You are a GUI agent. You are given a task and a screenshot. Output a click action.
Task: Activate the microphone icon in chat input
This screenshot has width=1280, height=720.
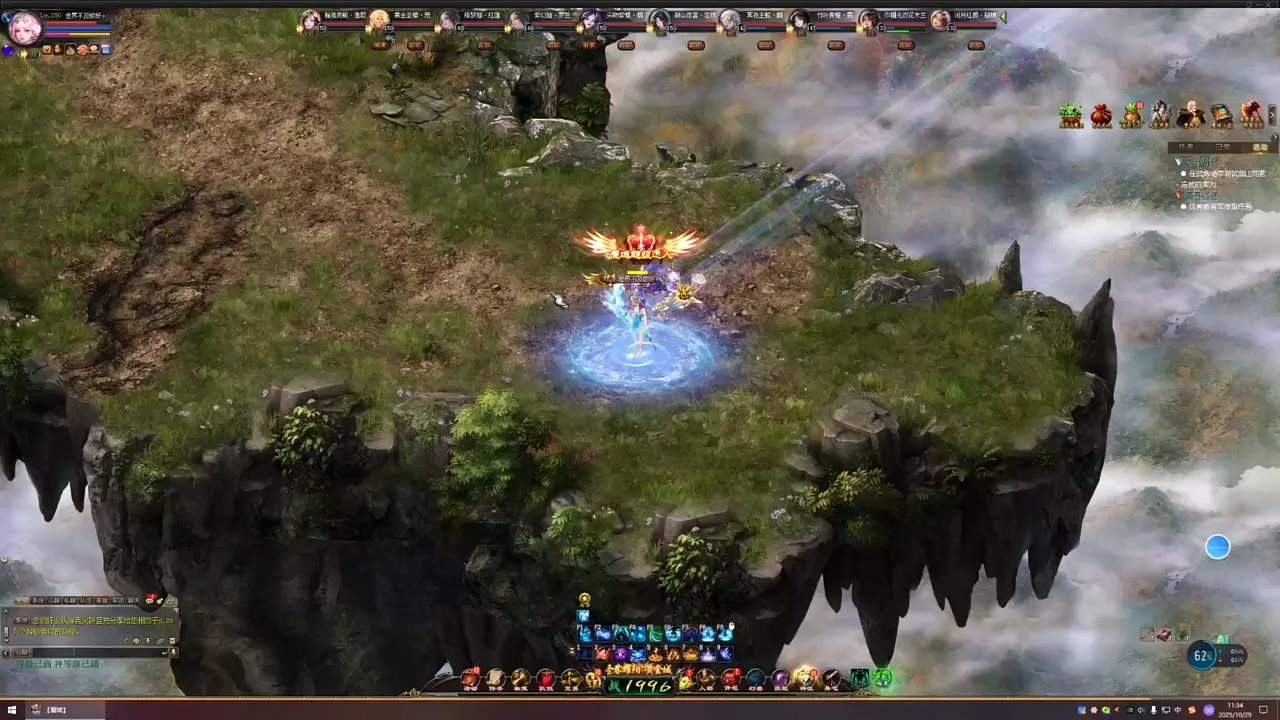[x=173, y=652]
